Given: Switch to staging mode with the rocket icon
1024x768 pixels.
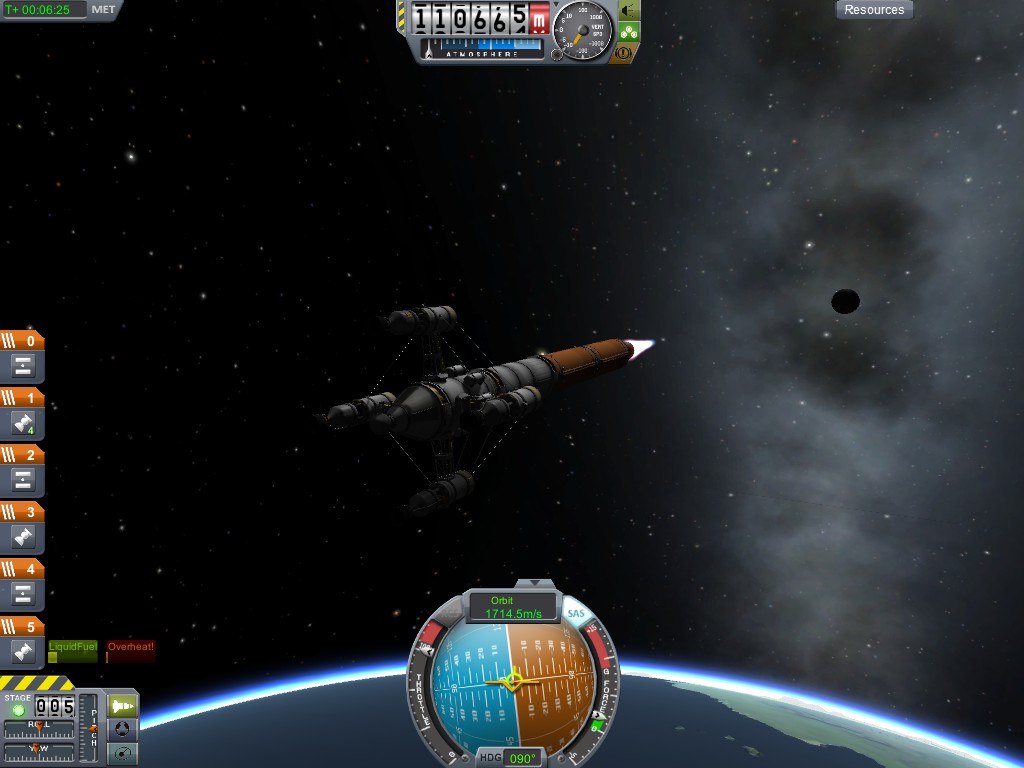Looking at the screenshot, I should pyautogui.click(x=121, y=705).
